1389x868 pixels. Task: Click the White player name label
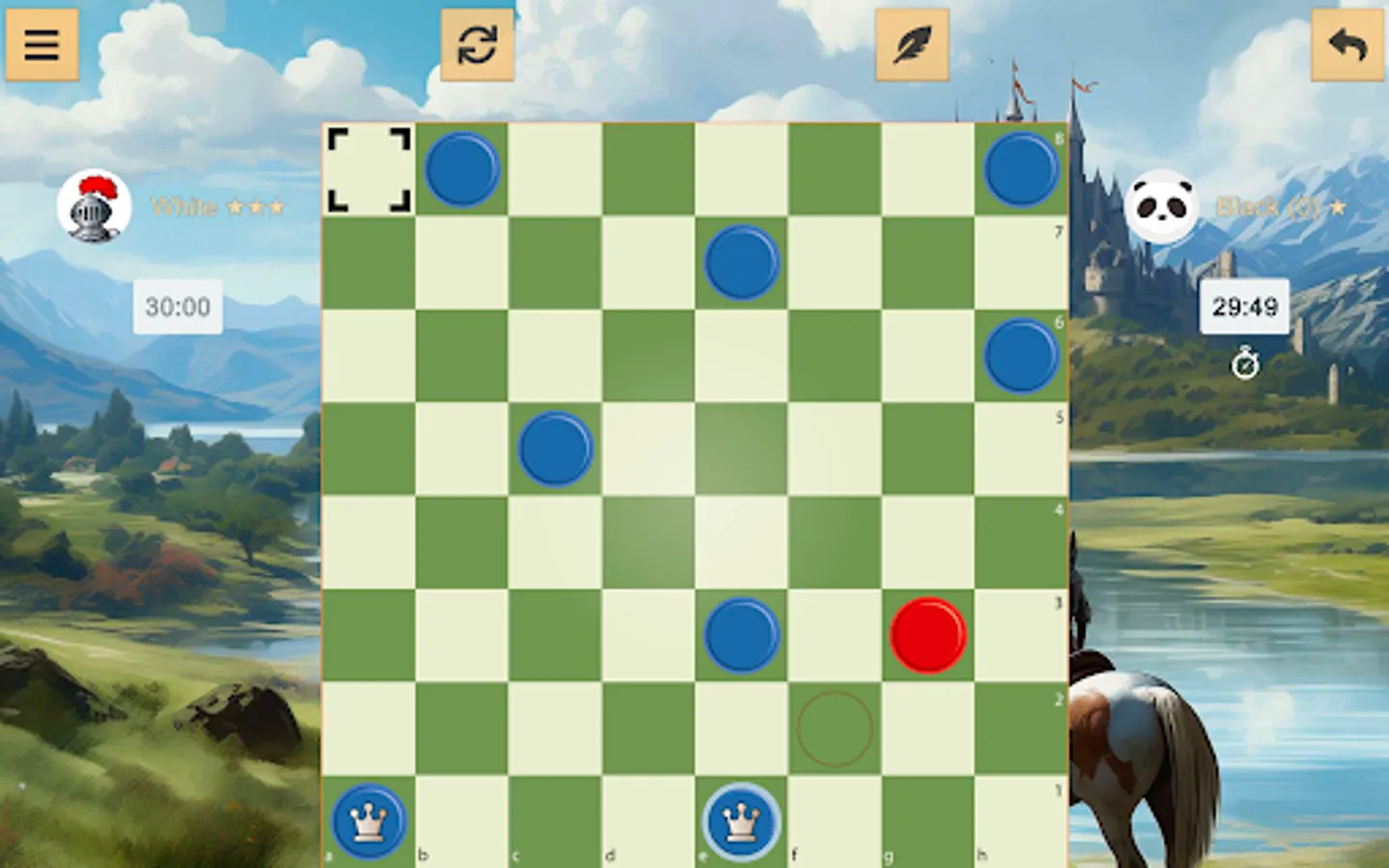[x=216, y=207]
